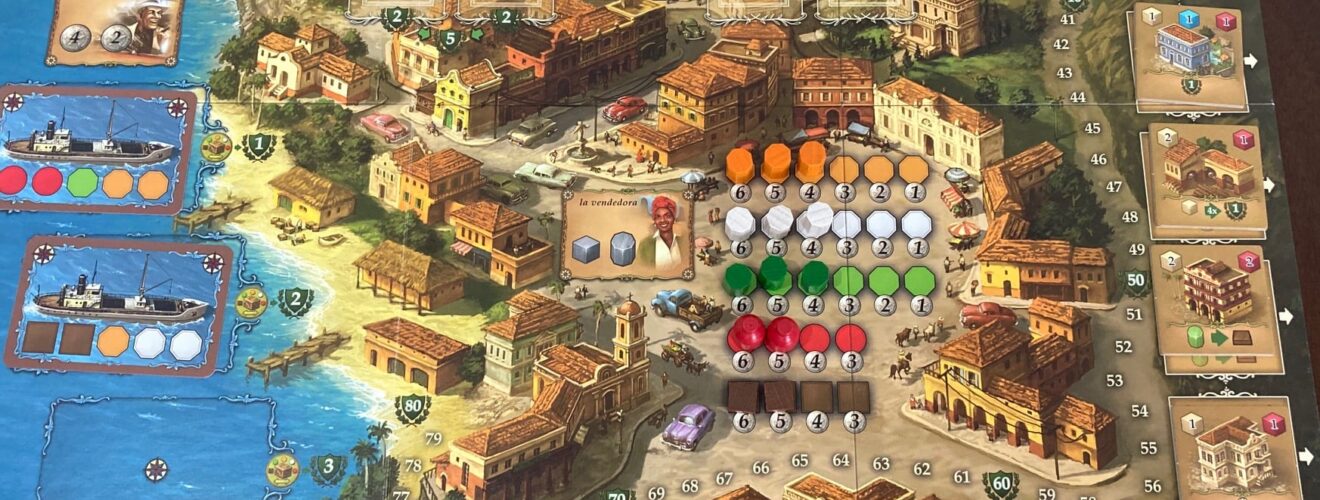Choose the ship carrying brown, orange and white cargo

(118, 304)
